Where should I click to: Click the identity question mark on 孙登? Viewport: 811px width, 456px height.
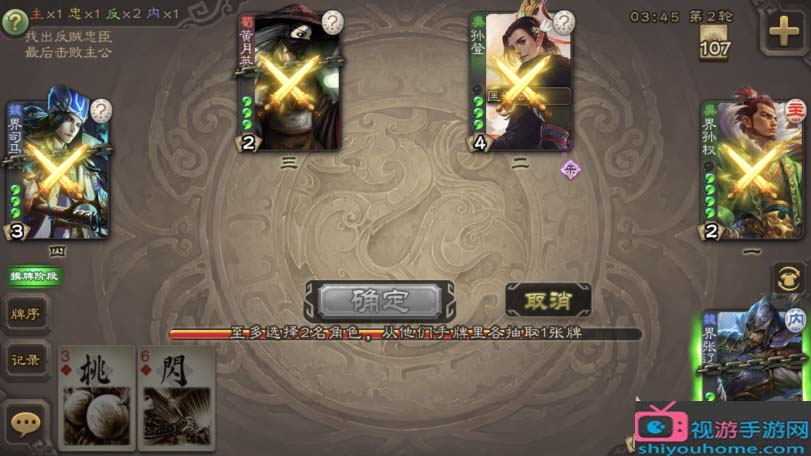coord(565,22)
